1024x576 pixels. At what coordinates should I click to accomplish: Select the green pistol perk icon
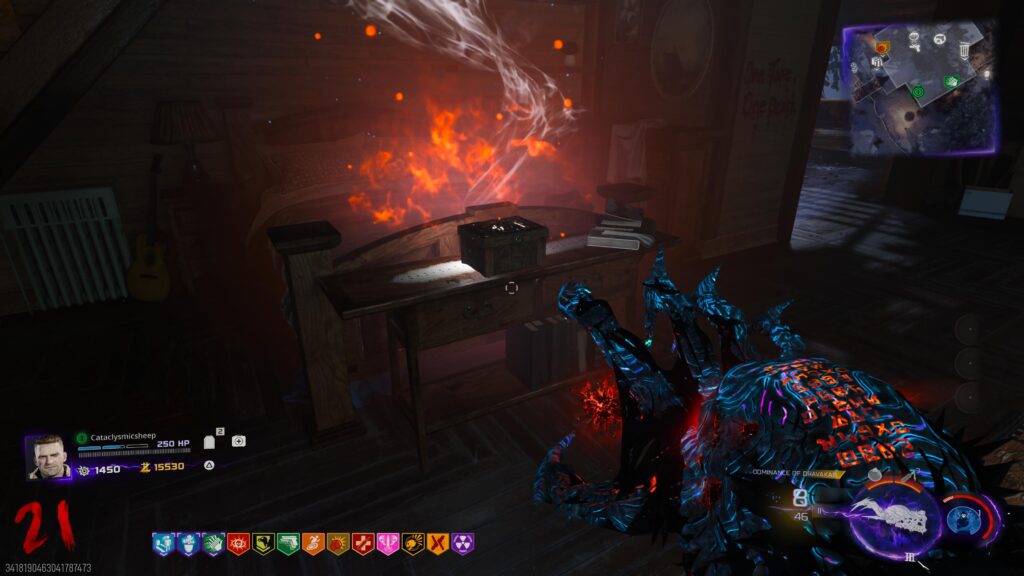coord(288,544)
